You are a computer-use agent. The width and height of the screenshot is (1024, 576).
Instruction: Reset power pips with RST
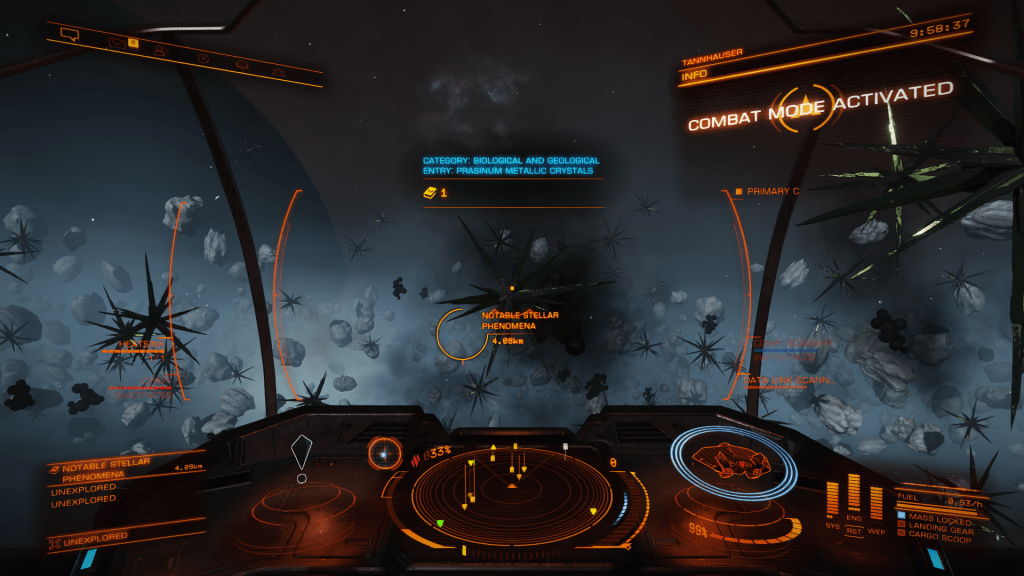pyautogui.click(x=854, y=532)
